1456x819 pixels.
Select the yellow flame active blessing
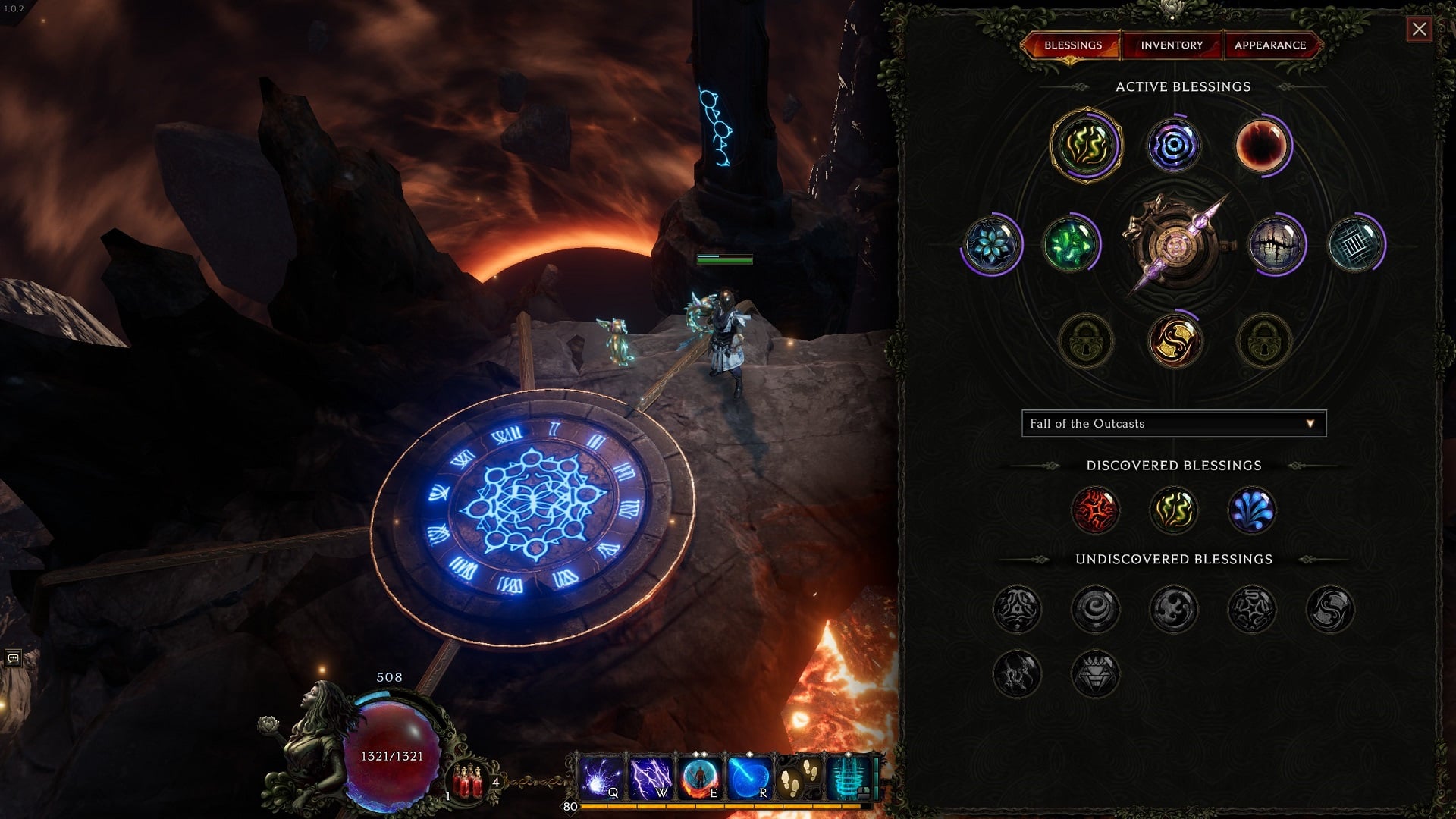click(1087, 146)
